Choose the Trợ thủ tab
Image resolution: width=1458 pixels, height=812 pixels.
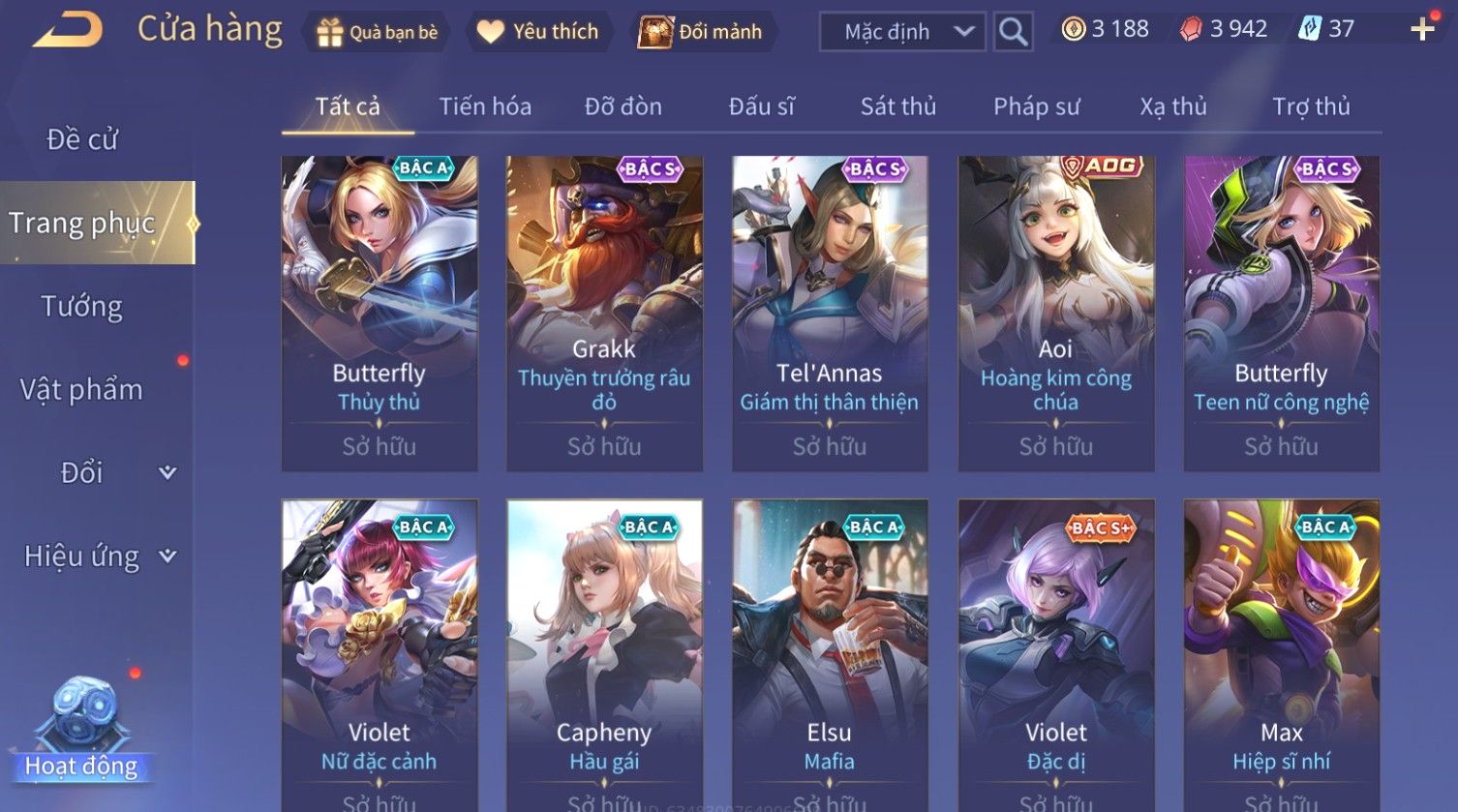point(1311,106)
